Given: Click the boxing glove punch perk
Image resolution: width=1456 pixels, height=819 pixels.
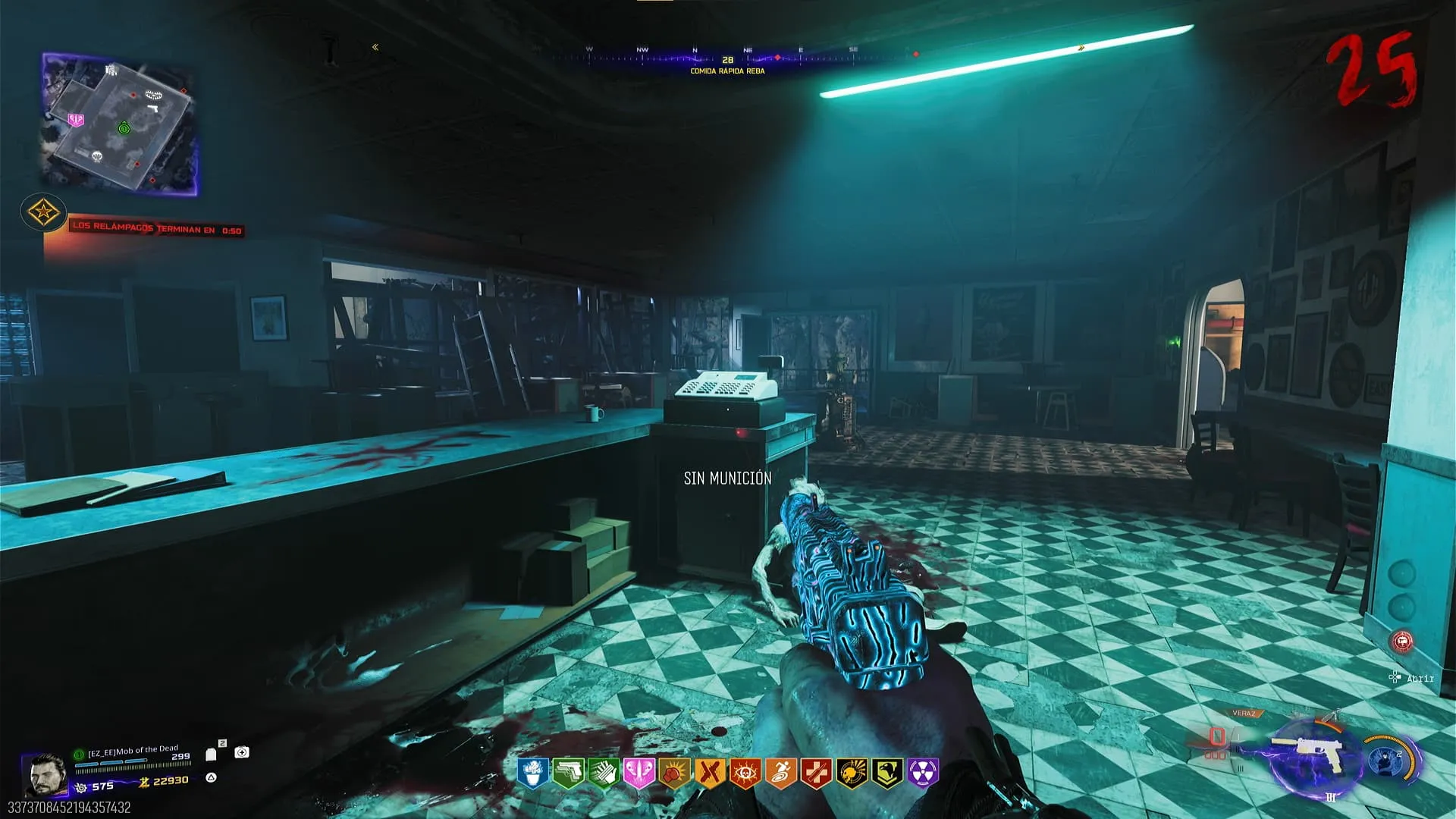Looking at the screenshot, I should point(674,773).
